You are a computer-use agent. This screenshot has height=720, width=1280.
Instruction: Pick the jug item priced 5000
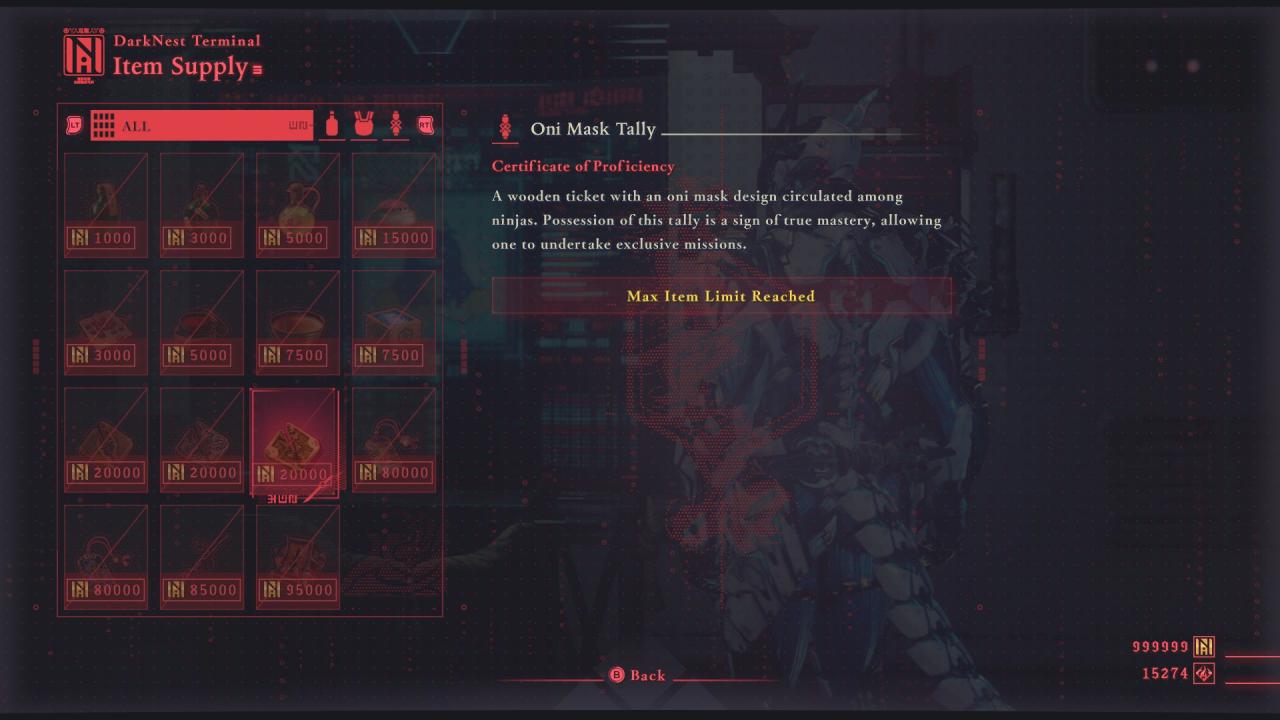[x=298, y=205]
